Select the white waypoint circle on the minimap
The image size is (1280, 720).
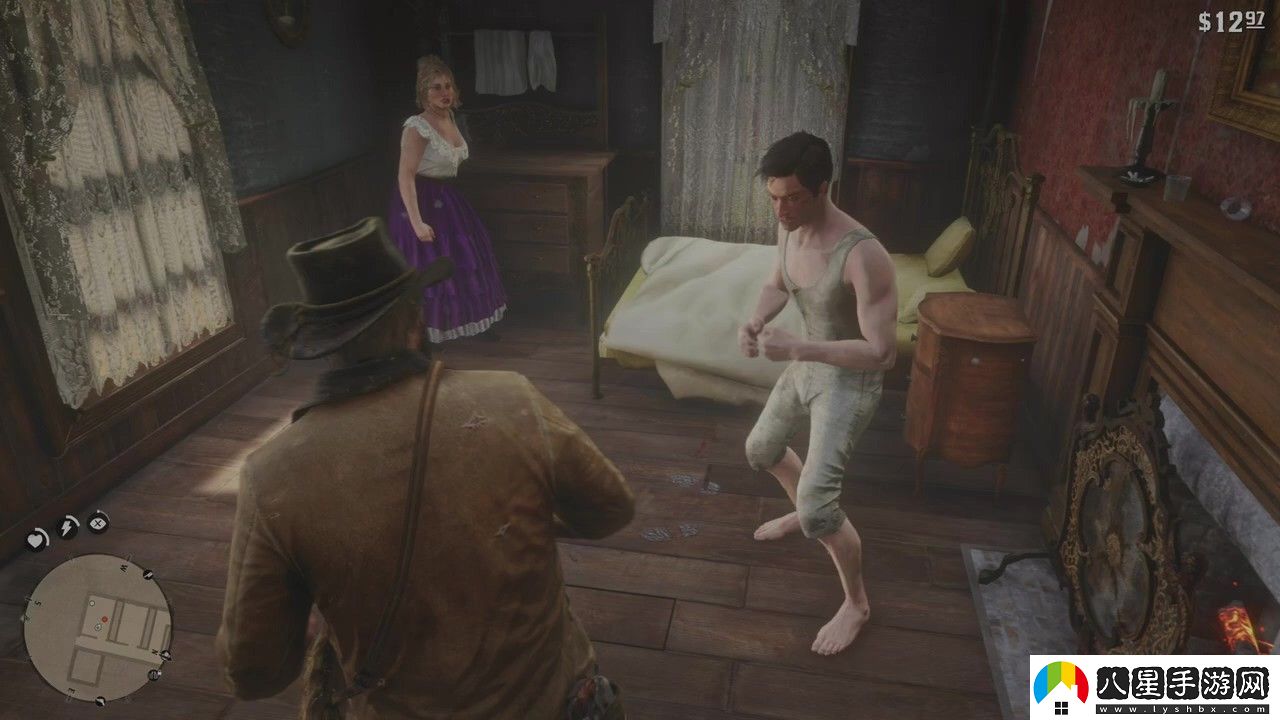[x=92, y=603]
